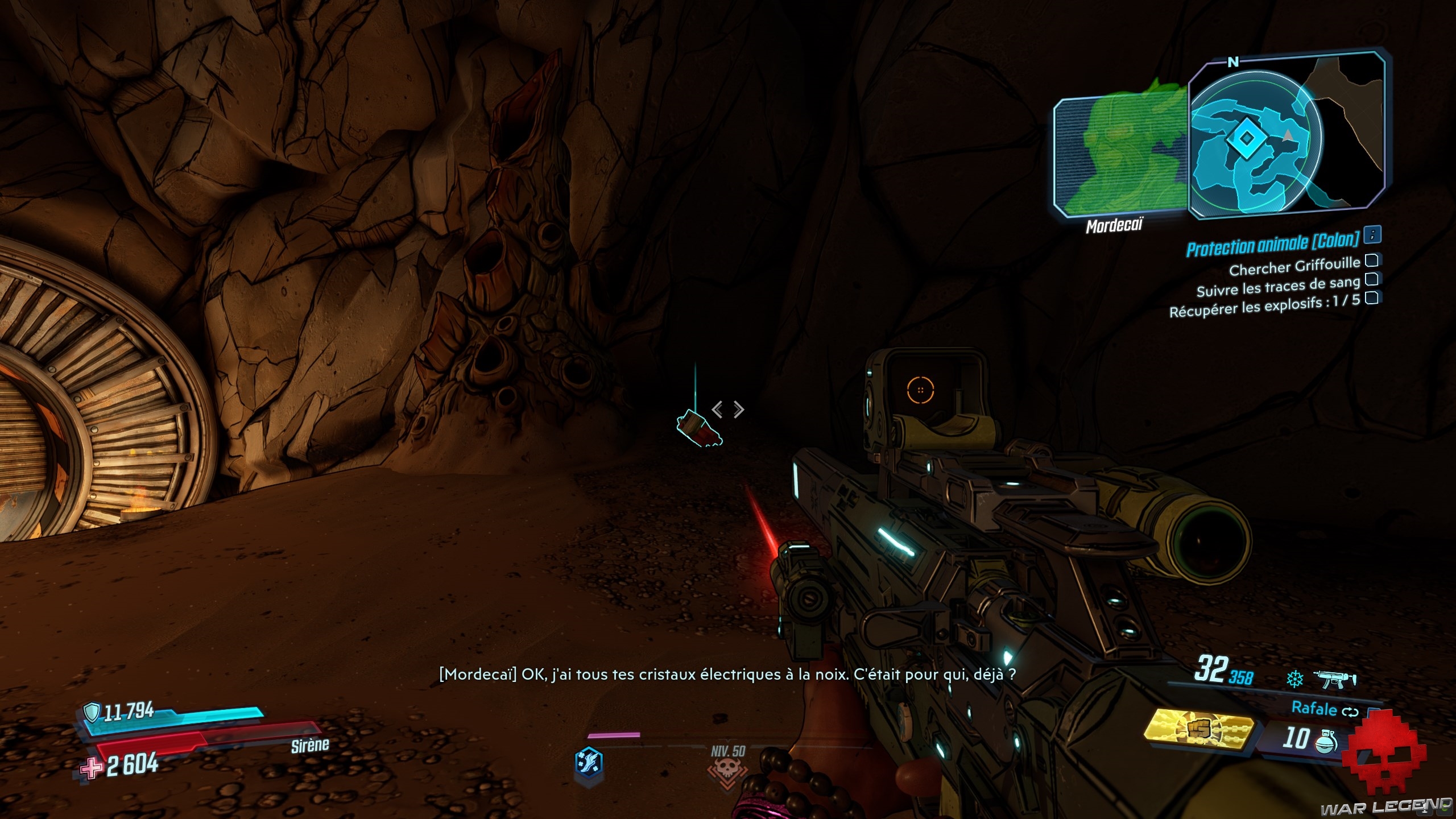Open the Protection animale [Colon] quest tracker

[1272, 244]
